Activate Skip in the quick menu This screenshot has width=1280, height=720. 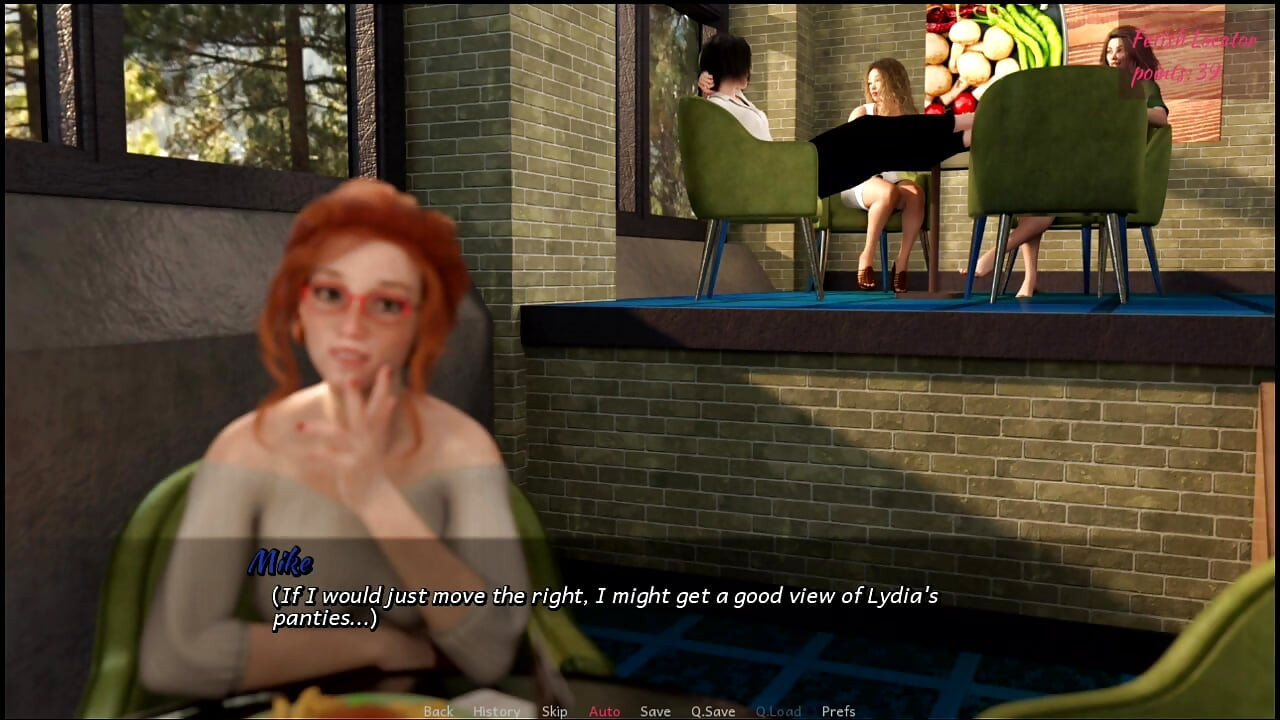click(554, 711)
